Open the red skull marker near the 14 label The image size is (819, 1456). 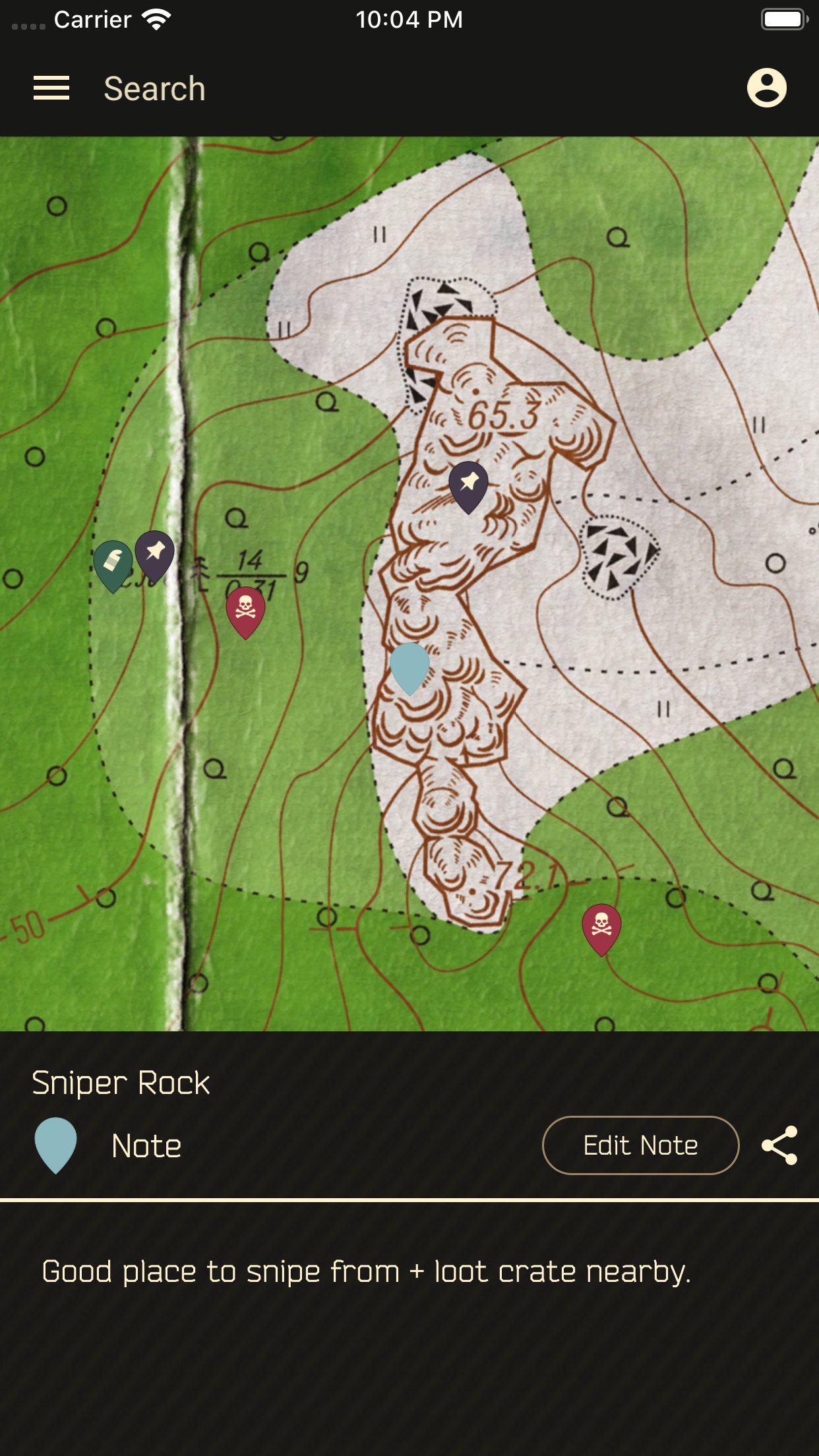(245, 610)
